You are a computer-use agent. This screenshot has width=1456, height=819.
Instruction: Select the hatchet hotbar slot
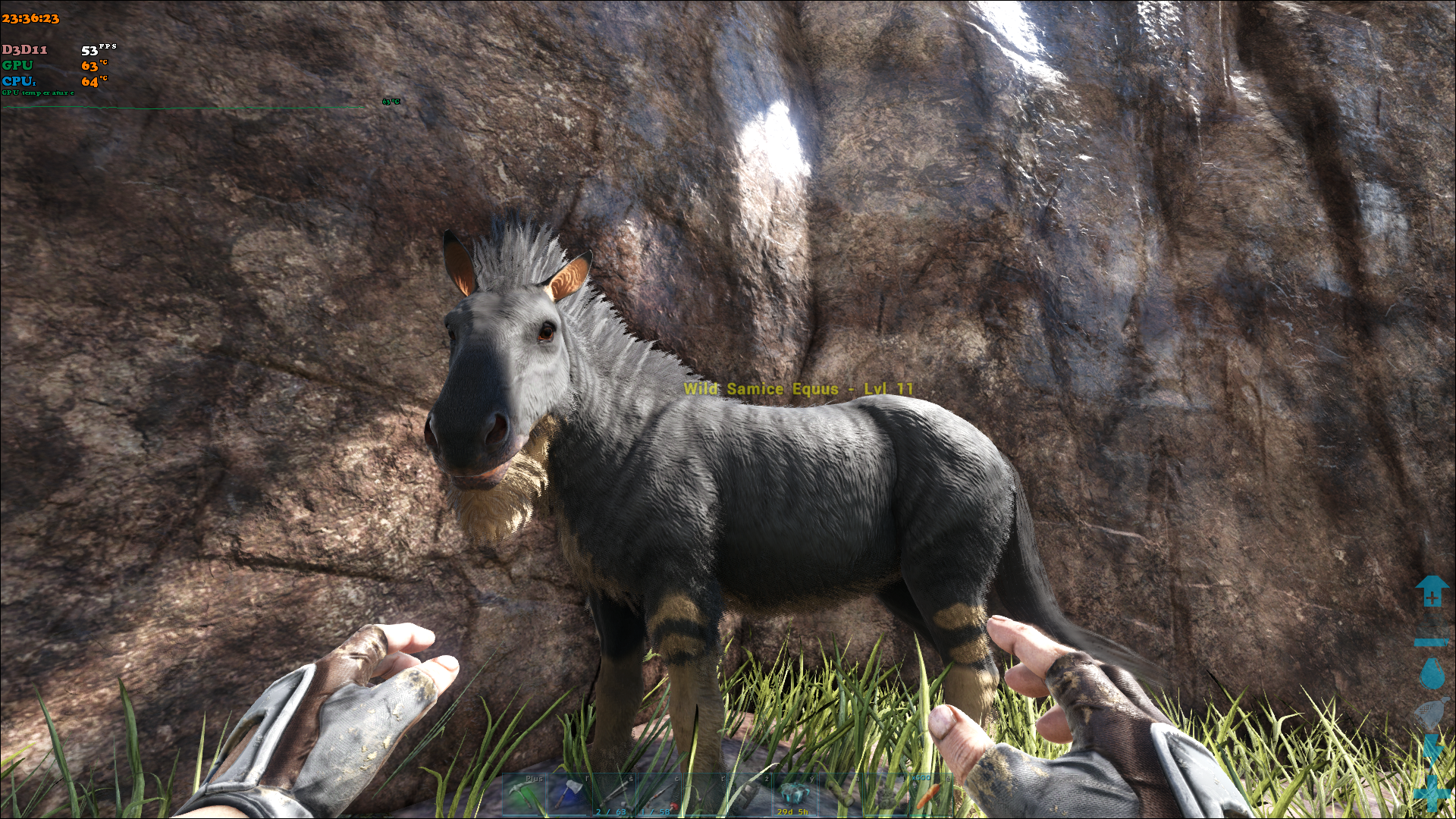tap(570, 795)
